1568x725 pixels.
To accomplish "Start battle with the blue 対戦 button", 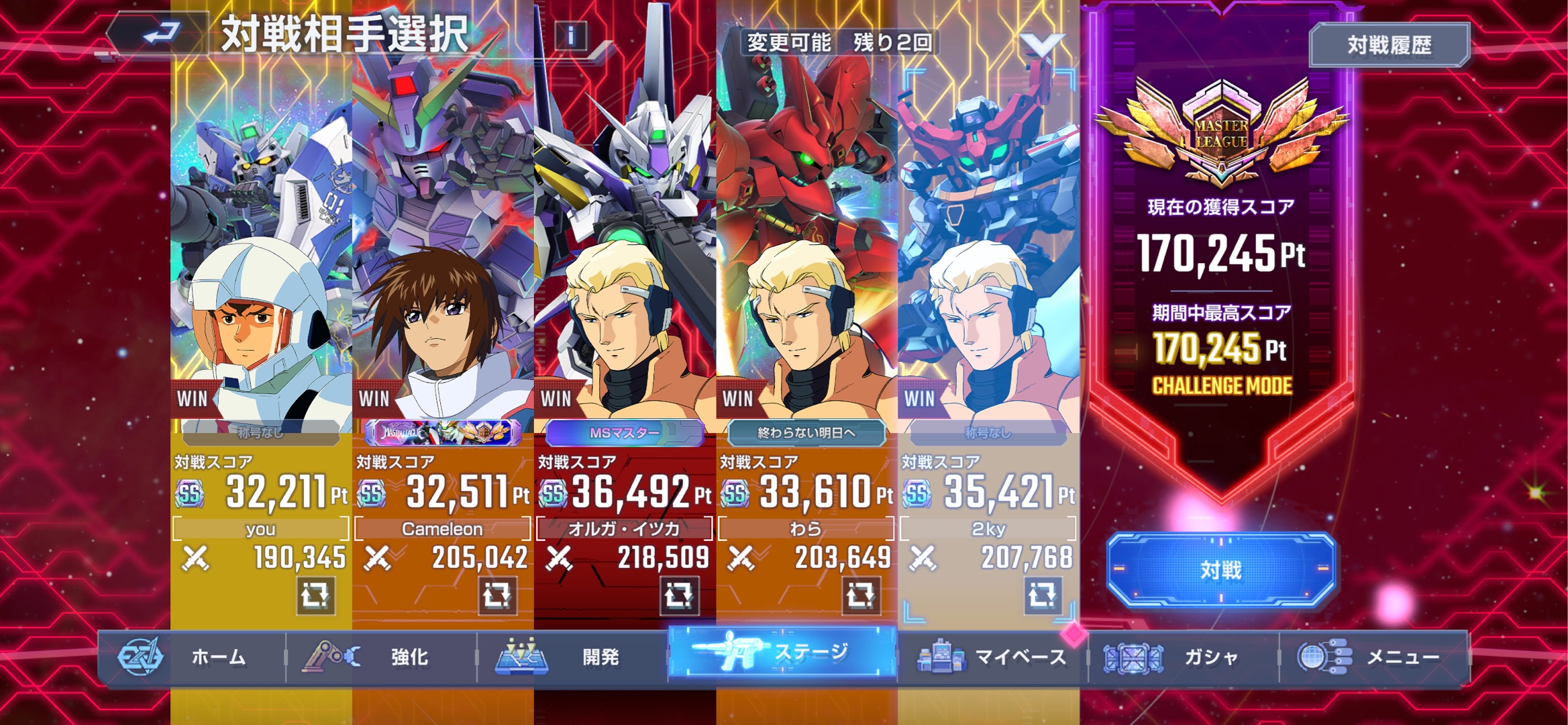I will click(1220, 570).
